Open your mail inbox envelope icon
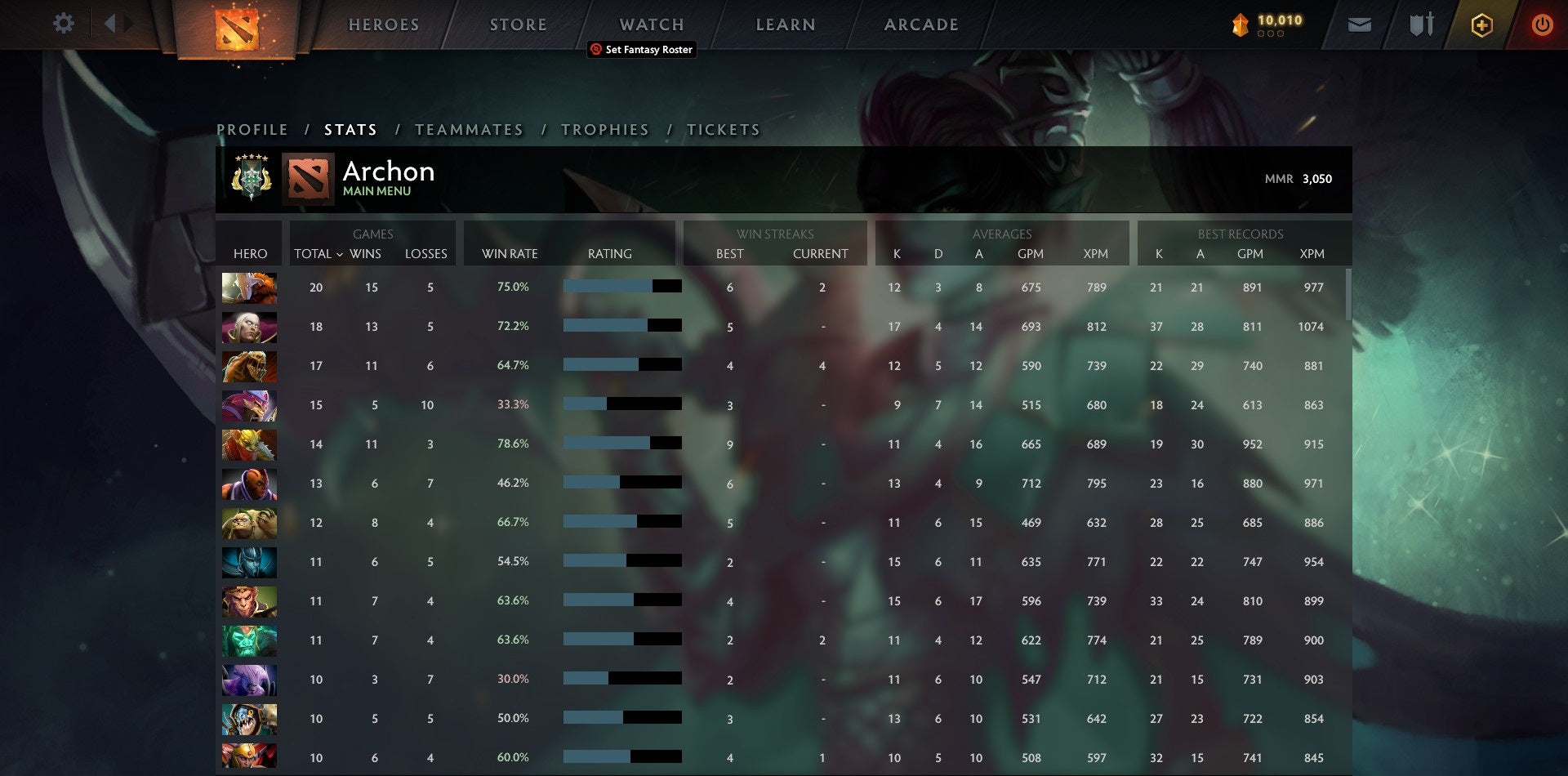 point(1359,25)
